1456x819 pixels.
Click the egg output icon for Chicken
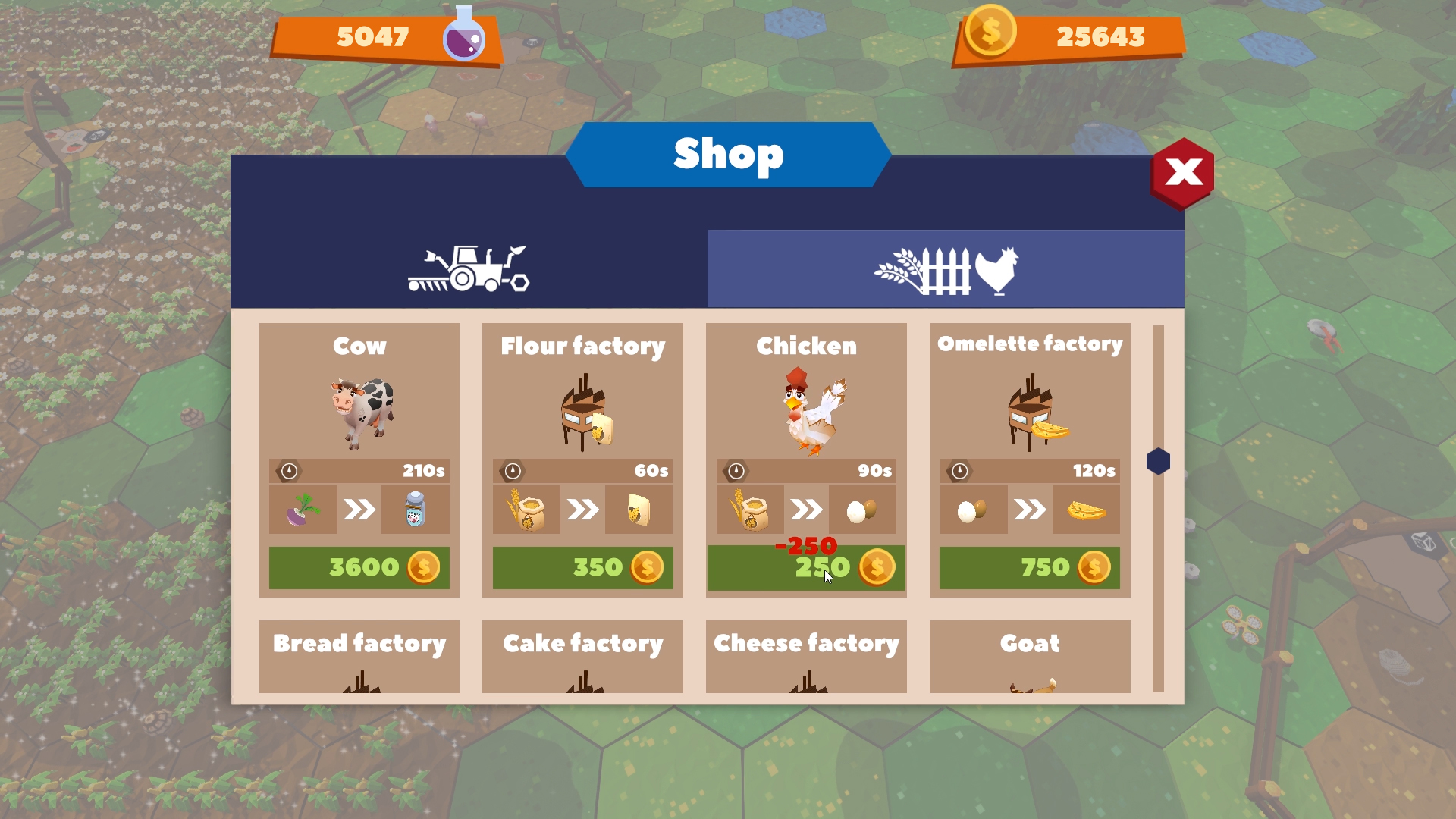861,509
